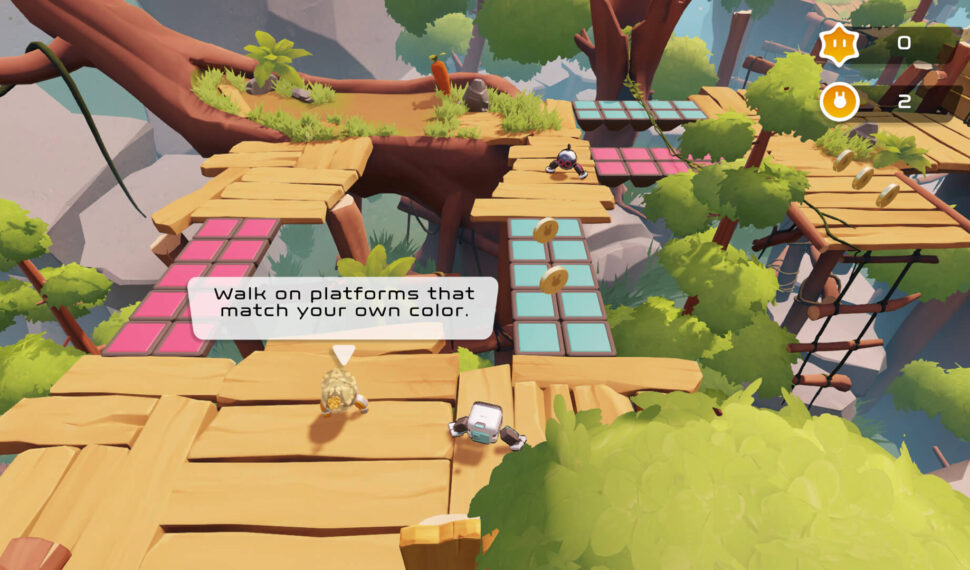Click the orange coin counter icon
Viewport: 970px width, 570px height.
pyautogui.click(x=838, y=102)
